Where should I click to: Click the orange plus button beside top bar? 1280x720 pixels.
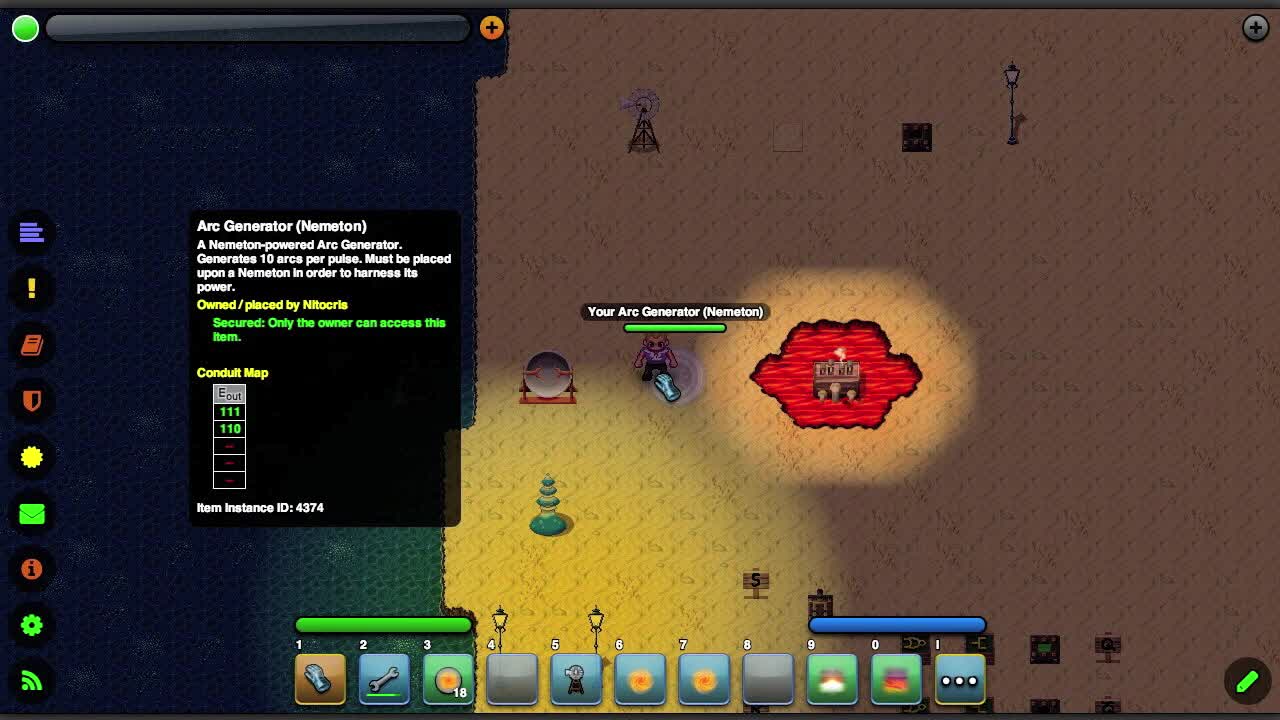point(491,28)
